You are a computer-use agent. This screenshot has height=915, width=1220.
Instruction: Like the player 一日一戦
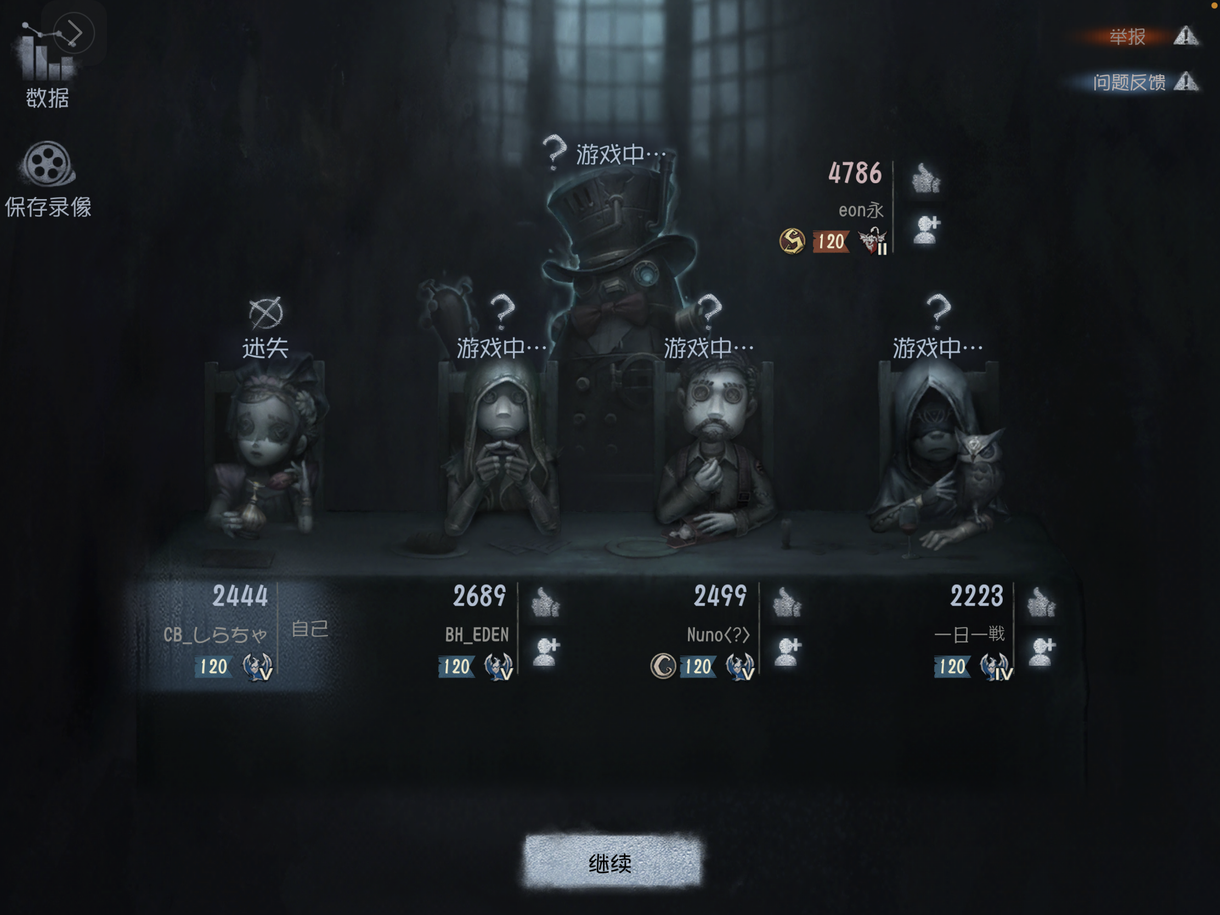pos(1041,601)
